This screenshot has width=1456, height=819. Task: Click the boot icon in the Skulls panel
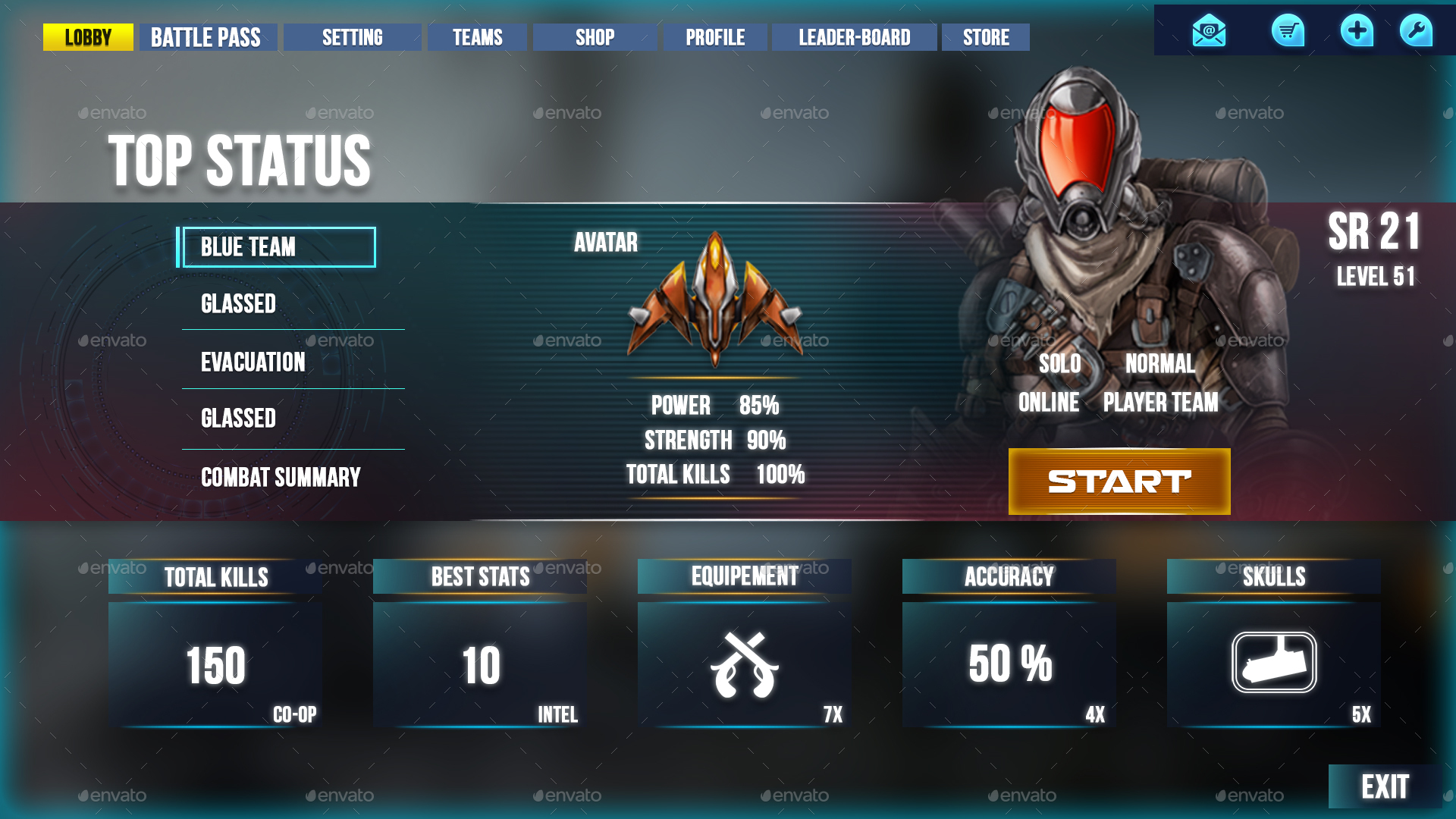pyautogui.click(x=1274, y=664)
